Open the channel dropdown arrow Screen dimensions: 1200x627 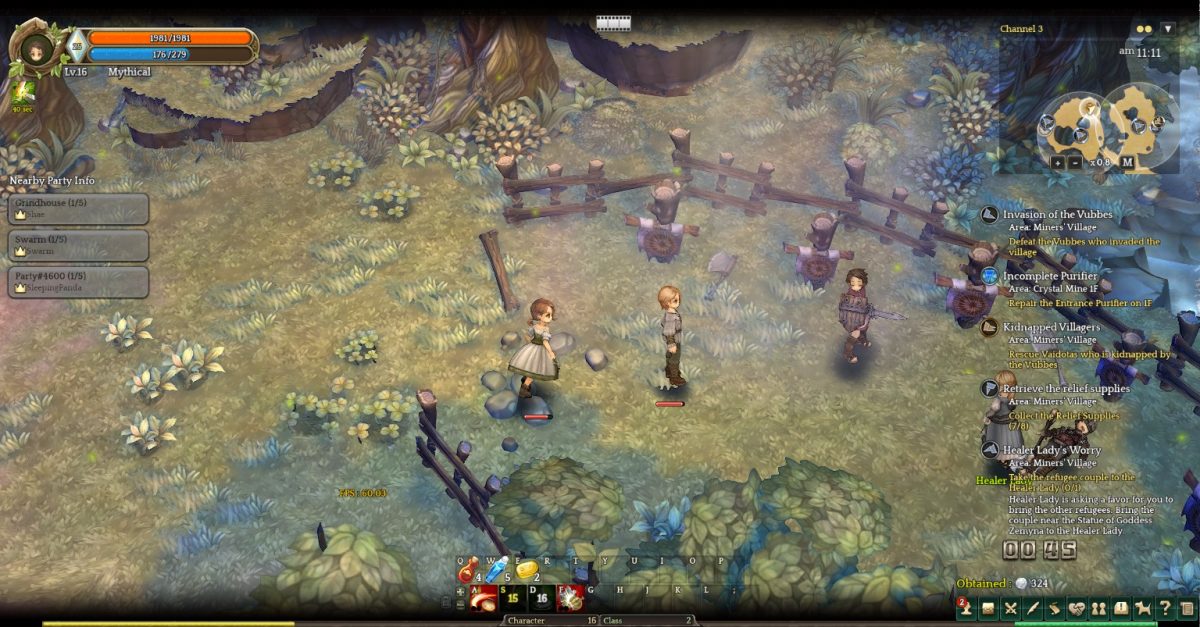tap(1168, 29)
